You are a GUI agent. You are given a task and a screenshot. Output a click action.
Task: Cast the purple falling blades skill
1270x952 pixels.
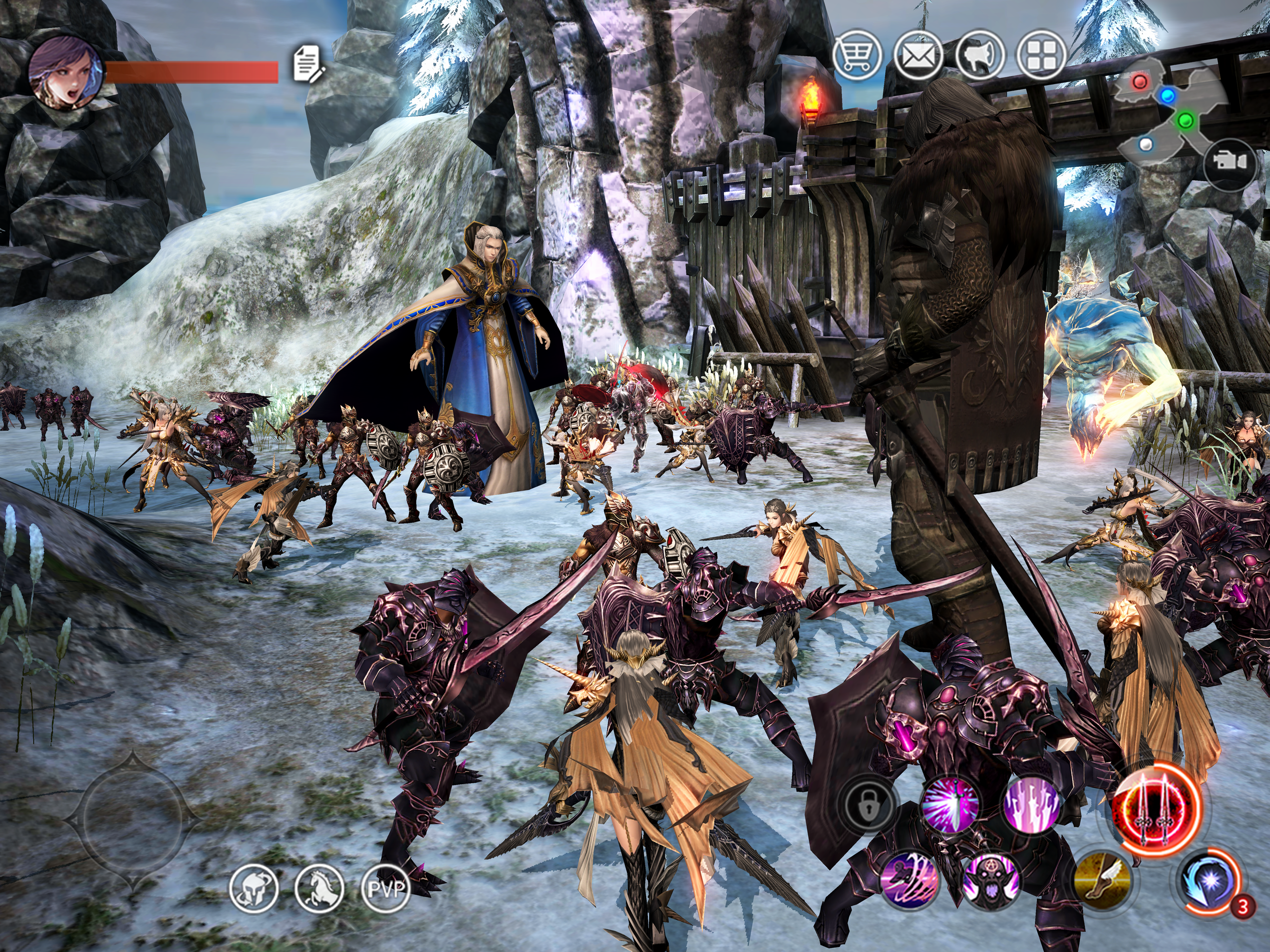click(x=1031, y=805)
